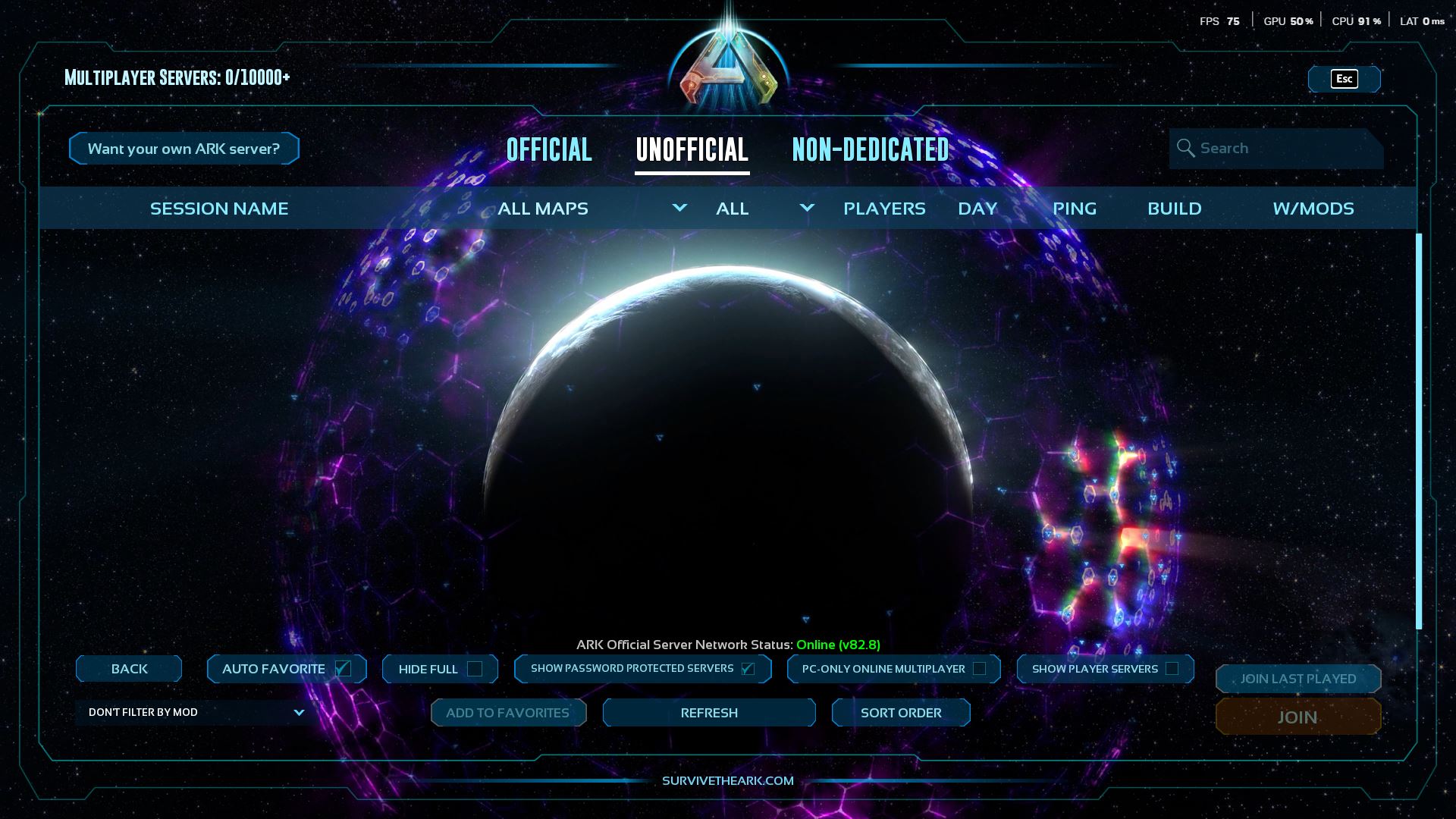1456x819 pixels.
Task: Toggle Show Player Servers on
Action: point(1173,669)
